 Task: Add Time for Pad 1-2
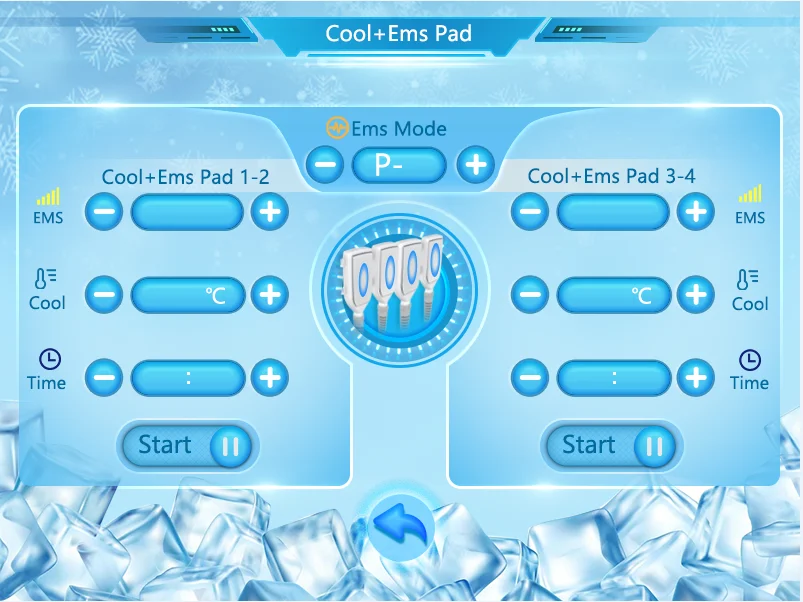(269, 378)
